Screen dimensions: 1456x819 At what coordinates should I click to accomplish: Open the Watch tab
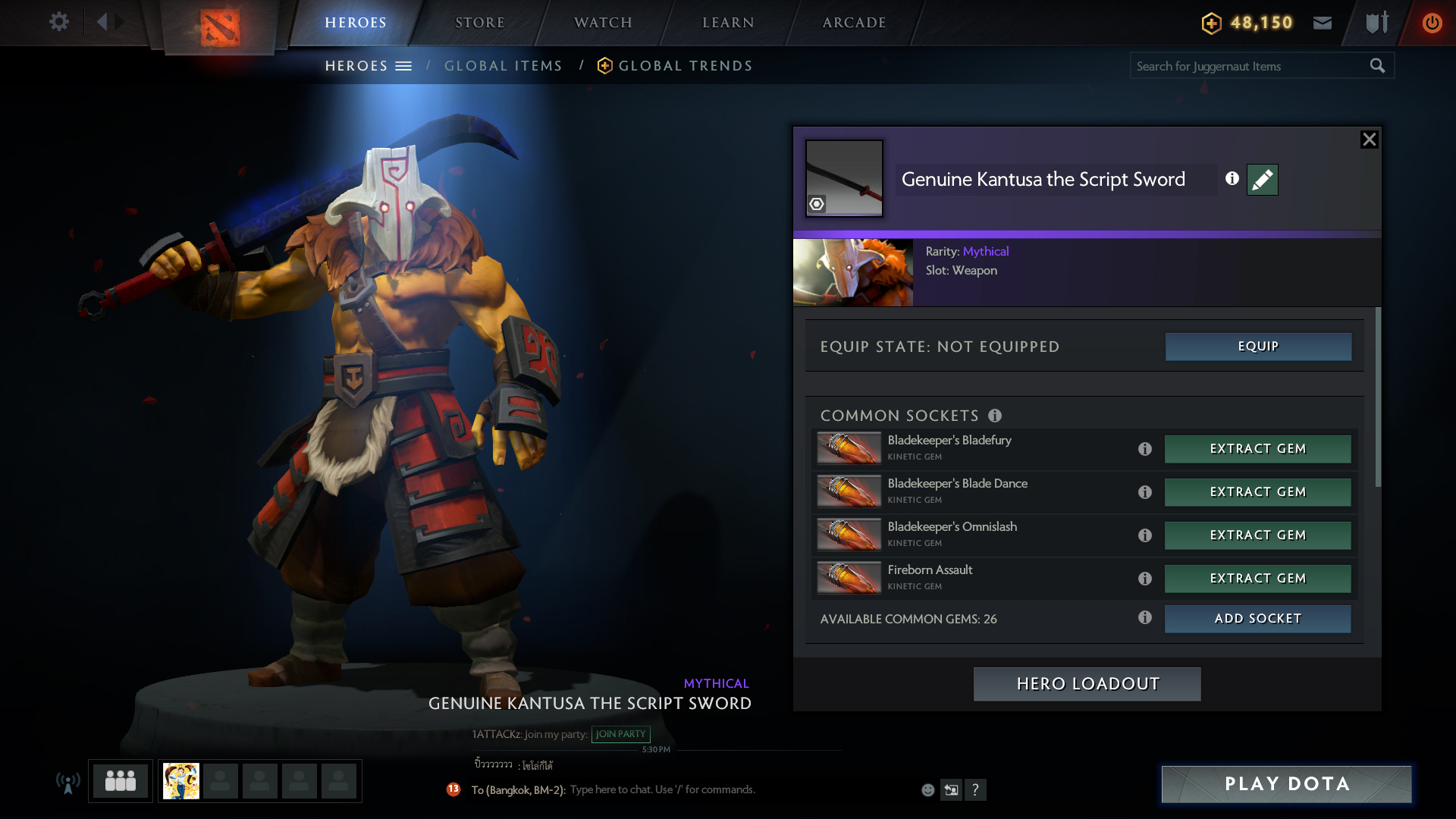(x=603, y=23)
